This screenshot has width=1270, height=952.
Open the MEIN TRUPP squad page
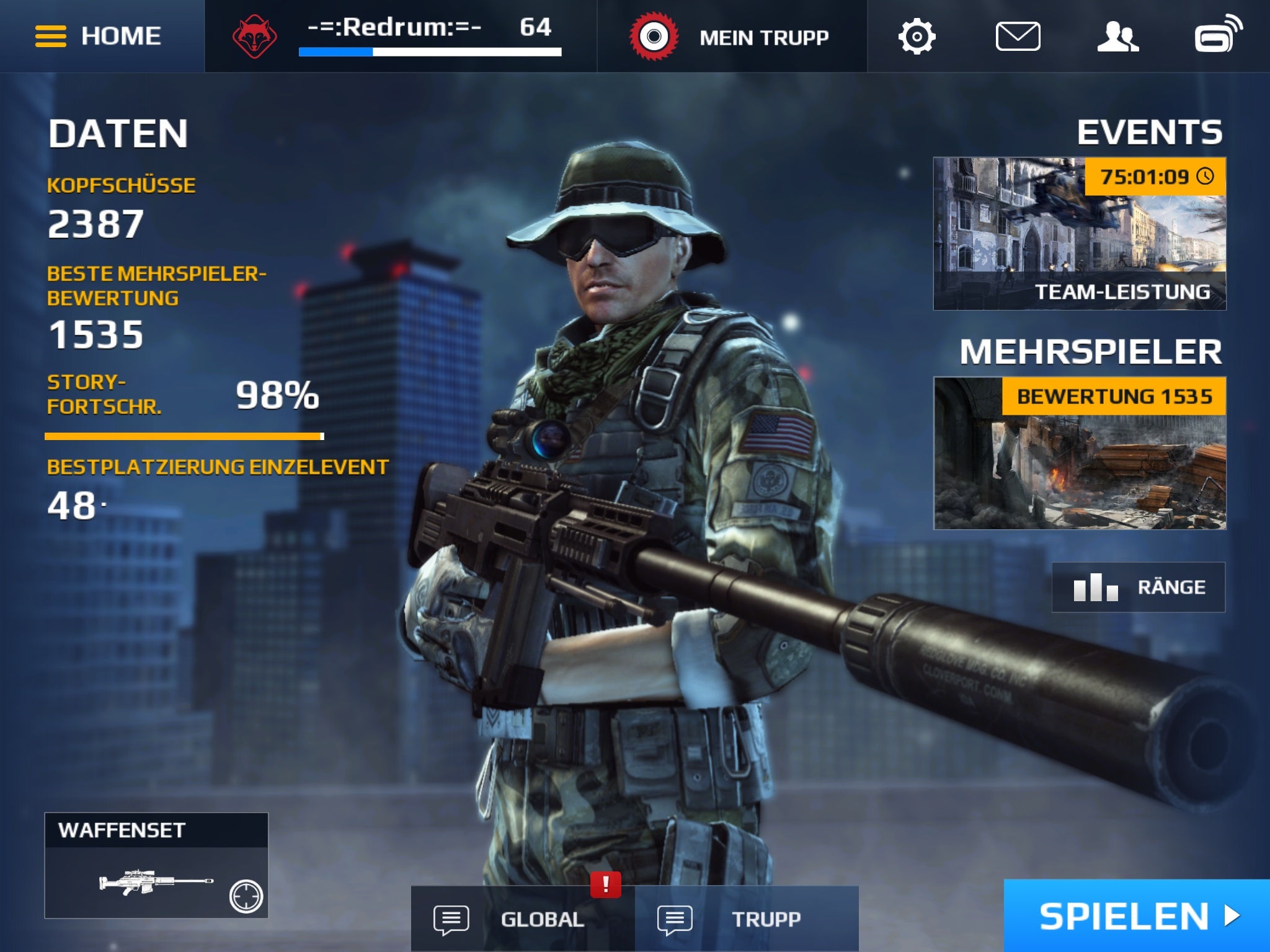[x=732, y=37]
